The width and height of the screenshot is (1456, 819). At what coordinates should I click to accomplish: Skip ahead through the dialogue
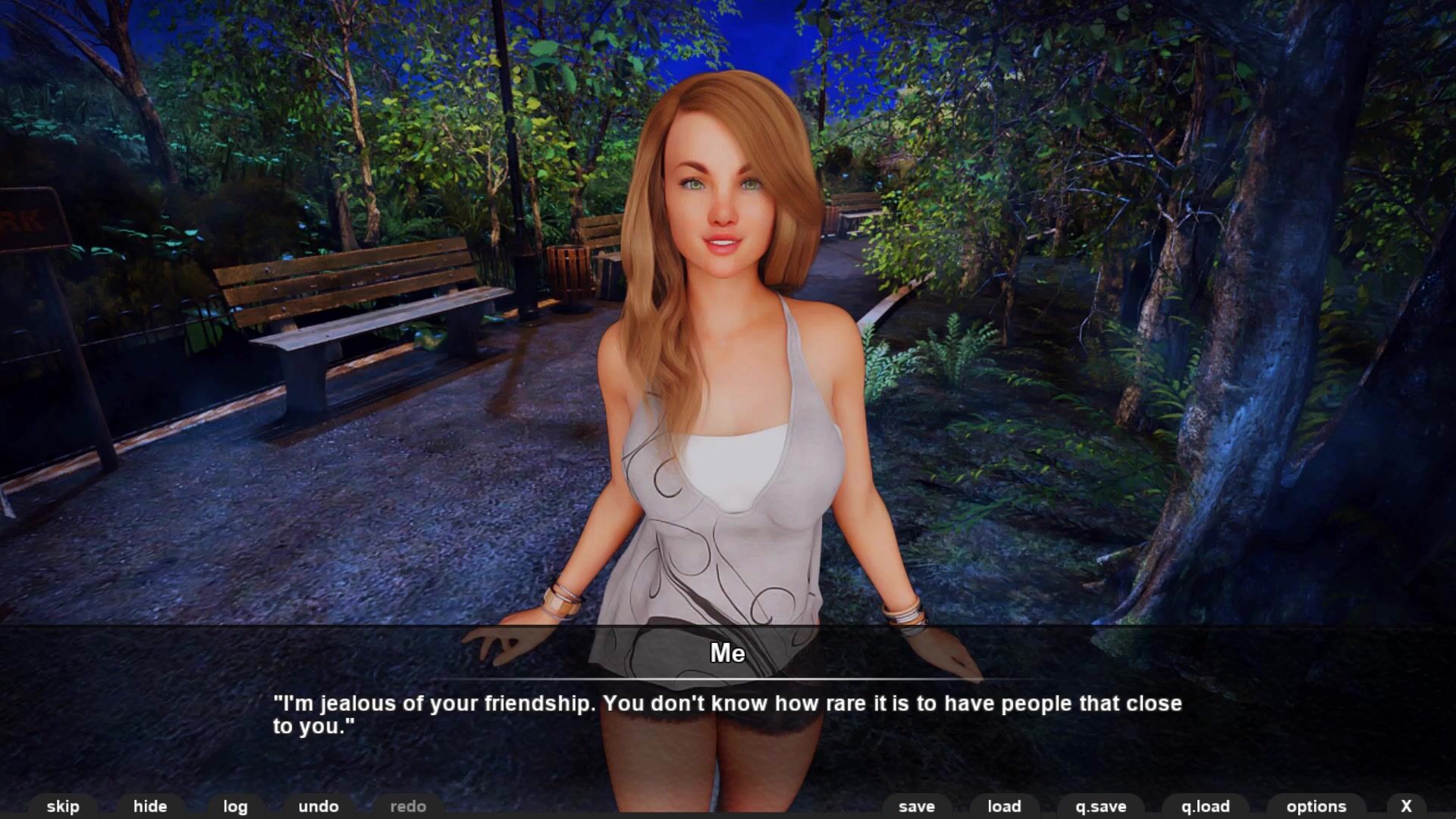click(x=63, y=806)
